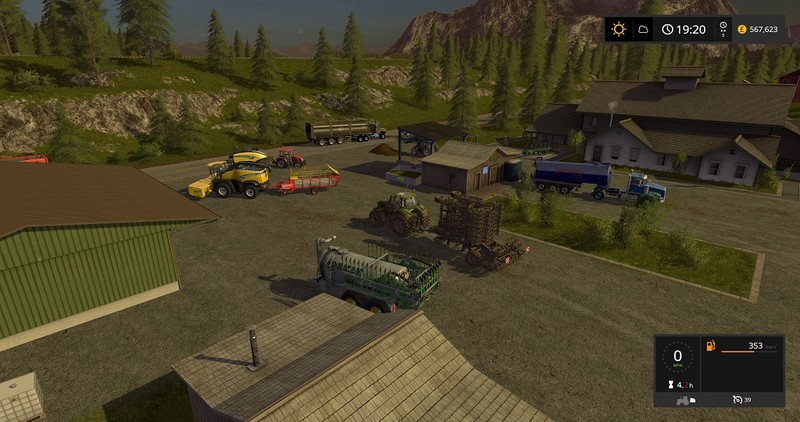Click the orange fuel pump icon
Screen dimensions: 800x422
pyautogui.click(x=710, y=347)
